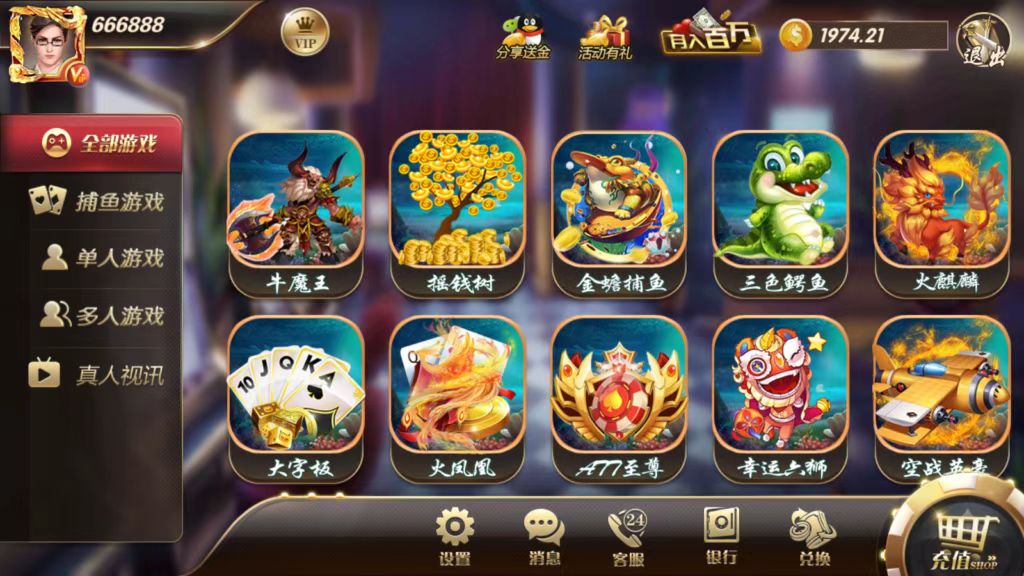
Task: Launch the 火凤凰 phoenix game
Action: click(x=457, y=398)
